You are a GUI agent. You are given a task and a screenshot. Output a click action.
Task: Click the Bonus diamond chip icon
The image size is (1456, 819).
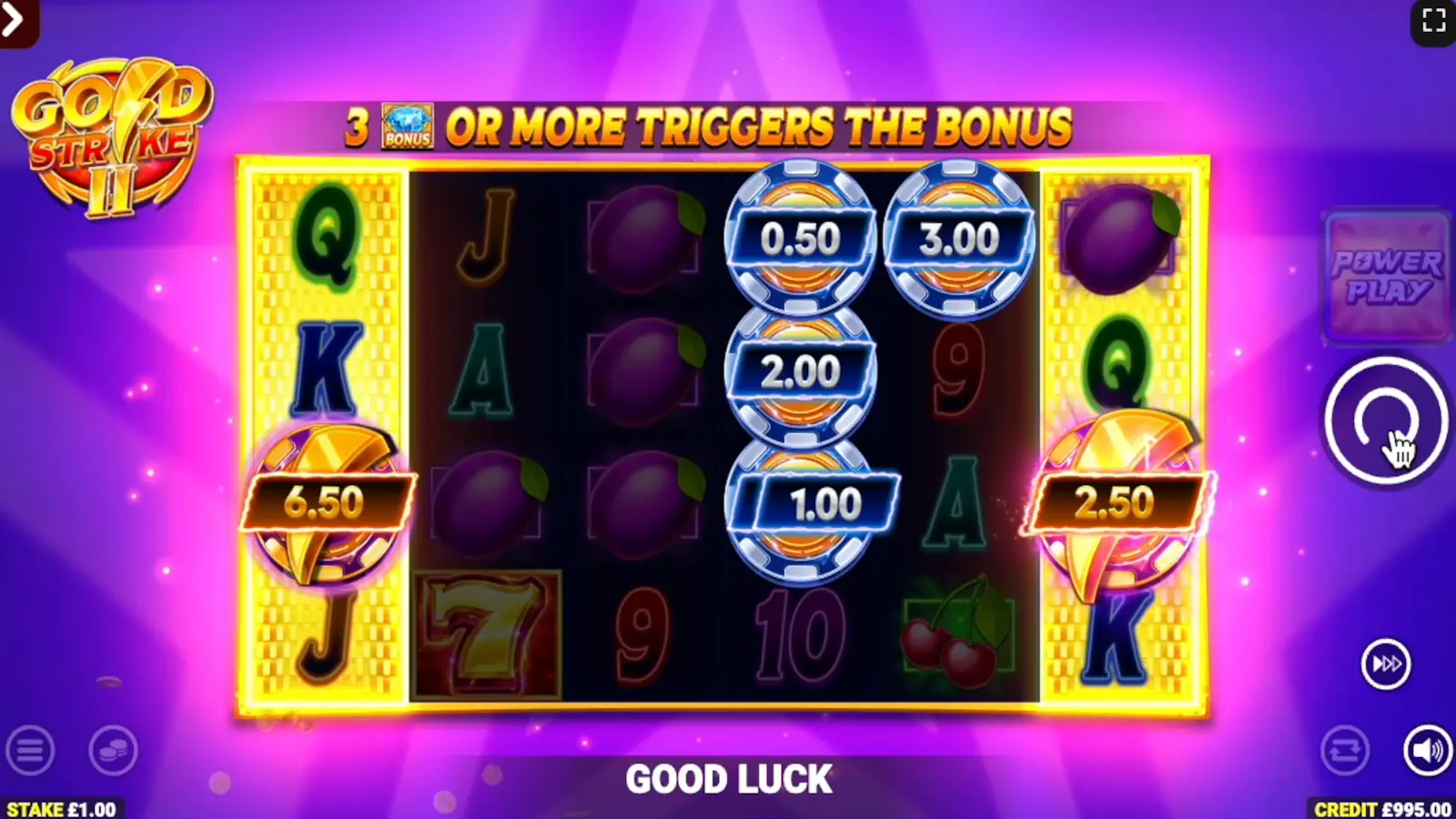(408, 125)
